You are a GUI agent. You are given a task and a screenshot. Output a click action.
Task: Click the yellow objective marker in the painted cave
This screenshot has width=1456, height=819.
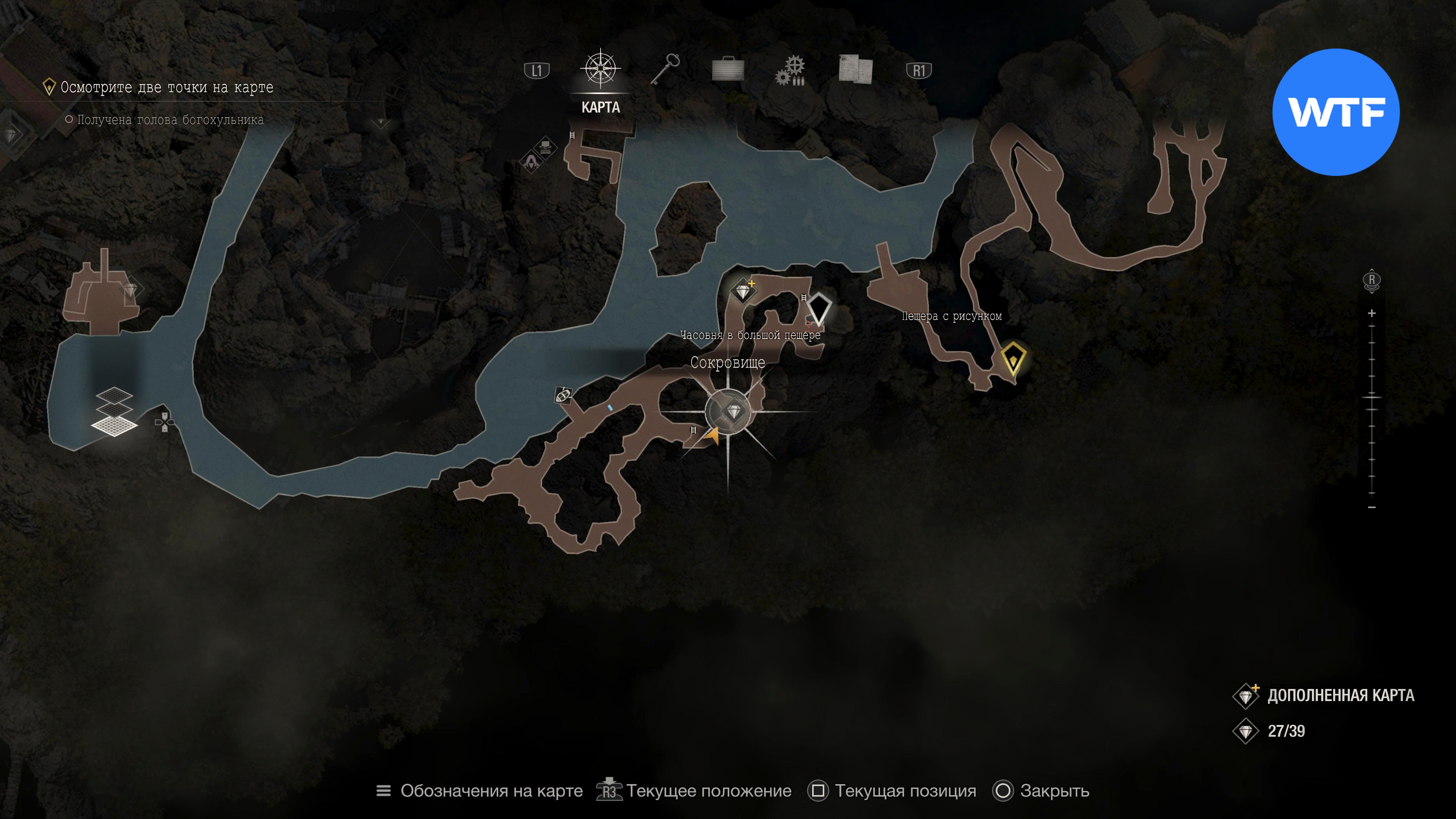tap(1013, 358)
